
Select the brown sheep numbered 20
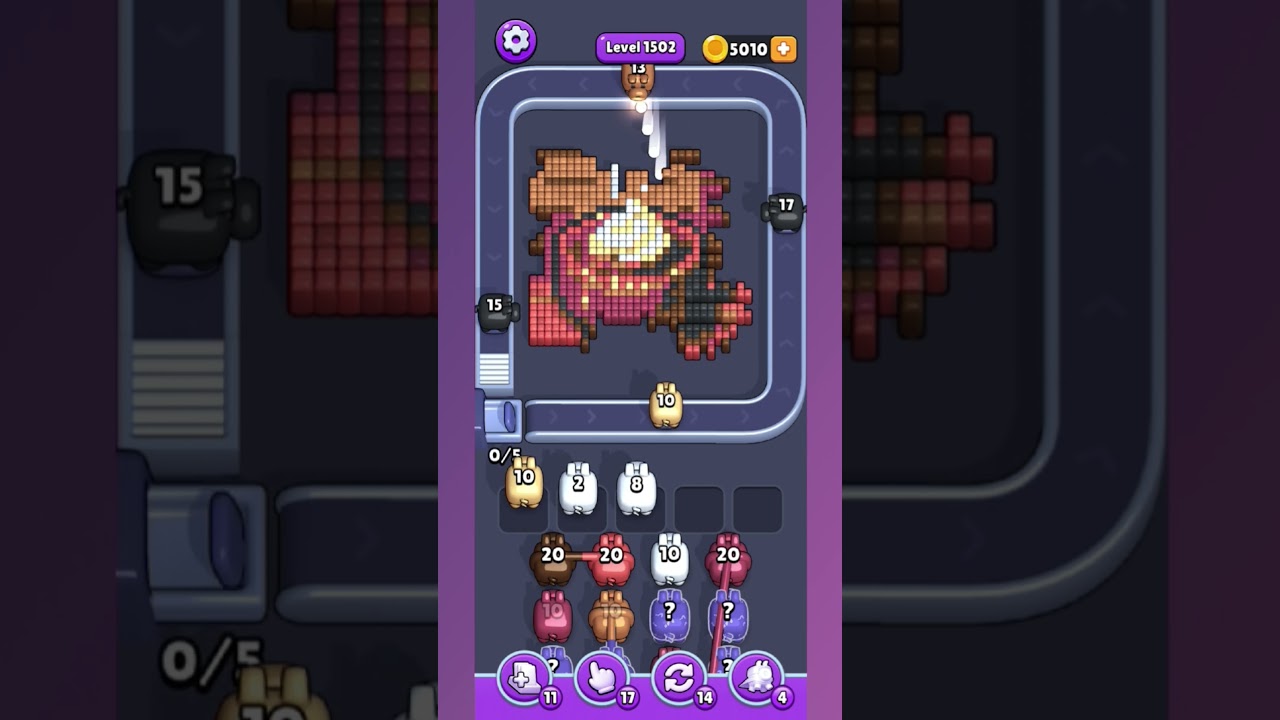[x=551, y=560]
